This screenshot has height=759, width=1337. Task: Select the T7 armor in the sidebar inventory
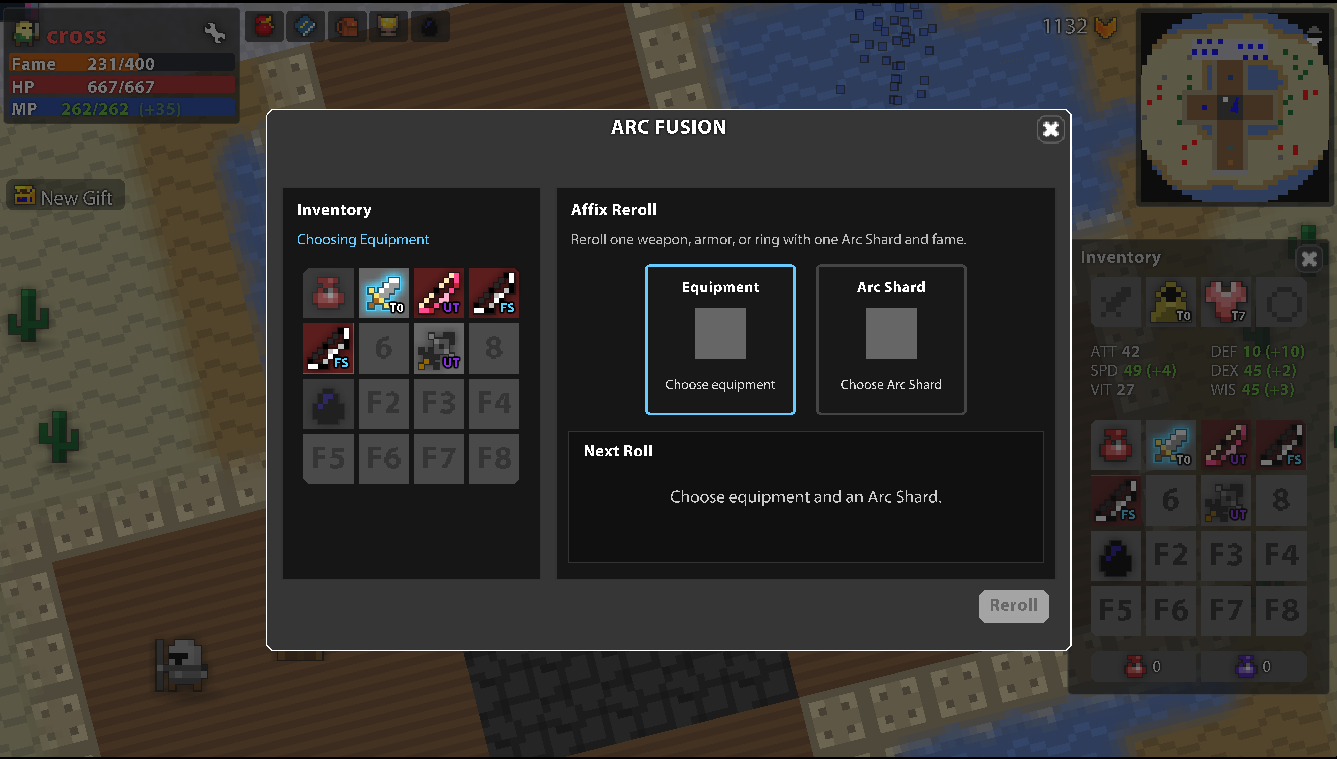click(1226, 302)
